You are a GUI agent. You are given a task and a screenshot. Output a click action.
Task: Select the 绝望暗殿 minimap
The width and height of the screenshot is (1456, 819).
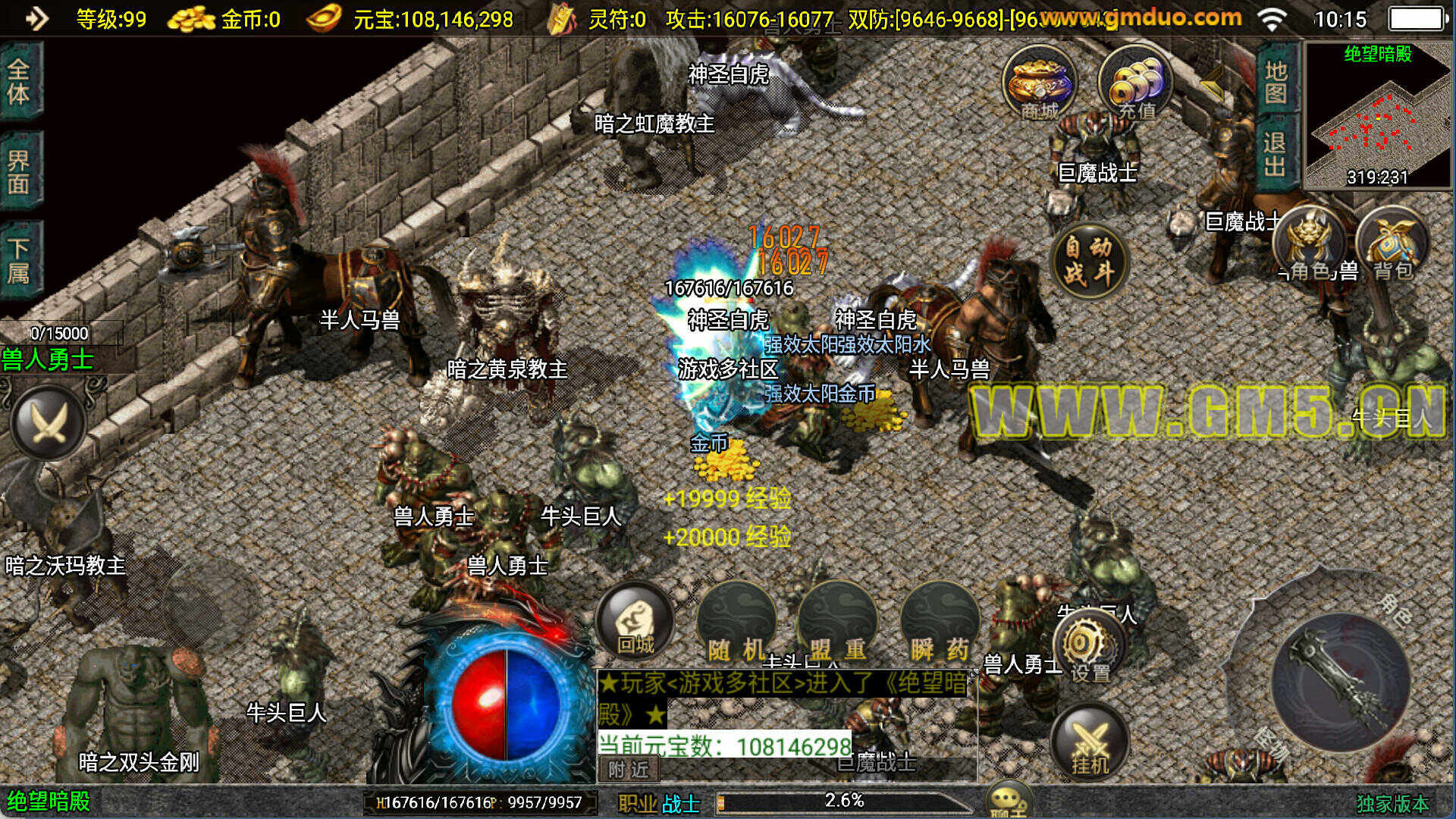[1377, 115]
